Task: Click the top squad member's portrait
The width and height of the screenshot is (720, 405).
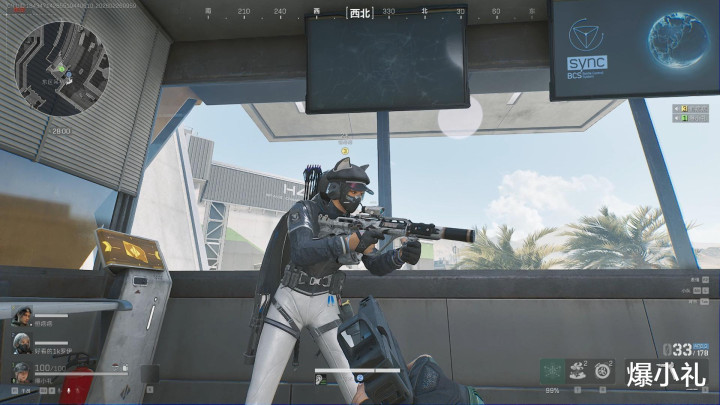Action: (21, 315)
